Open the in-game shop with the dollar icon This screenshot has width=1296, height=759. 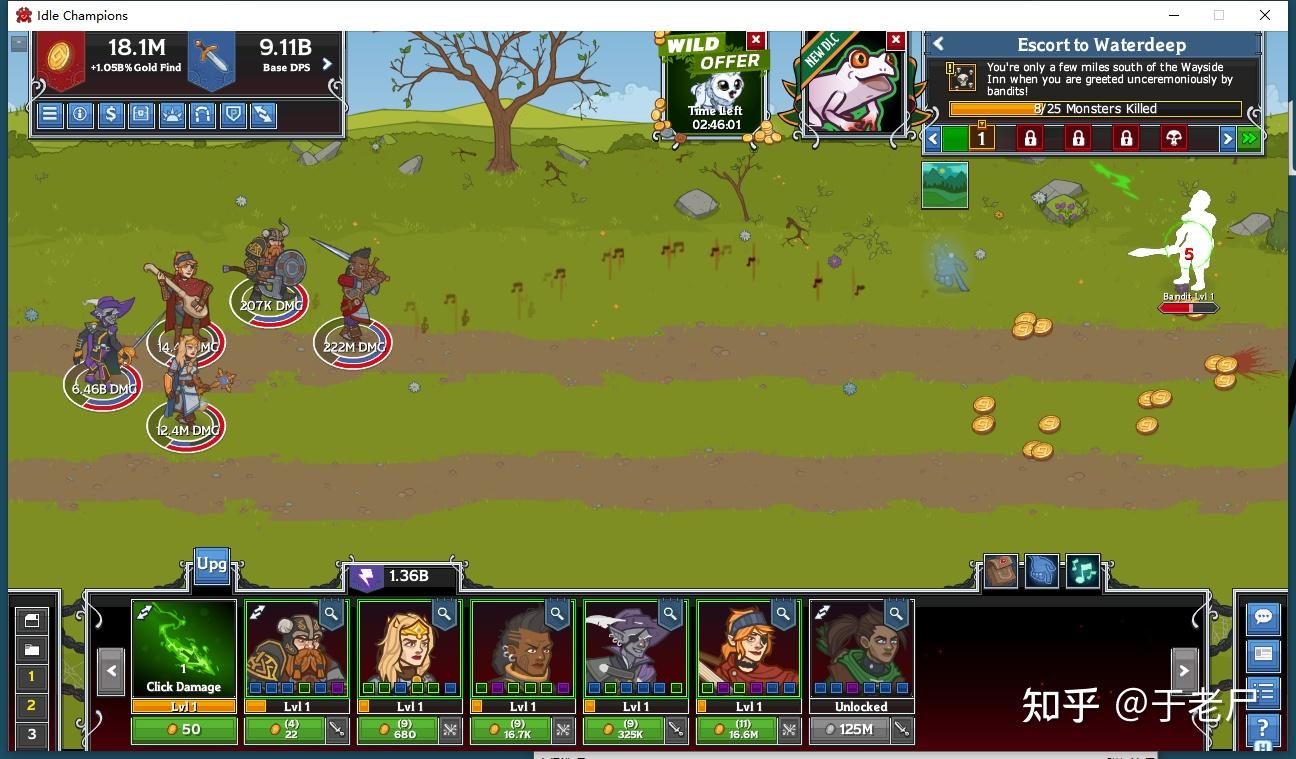(113, 114)
